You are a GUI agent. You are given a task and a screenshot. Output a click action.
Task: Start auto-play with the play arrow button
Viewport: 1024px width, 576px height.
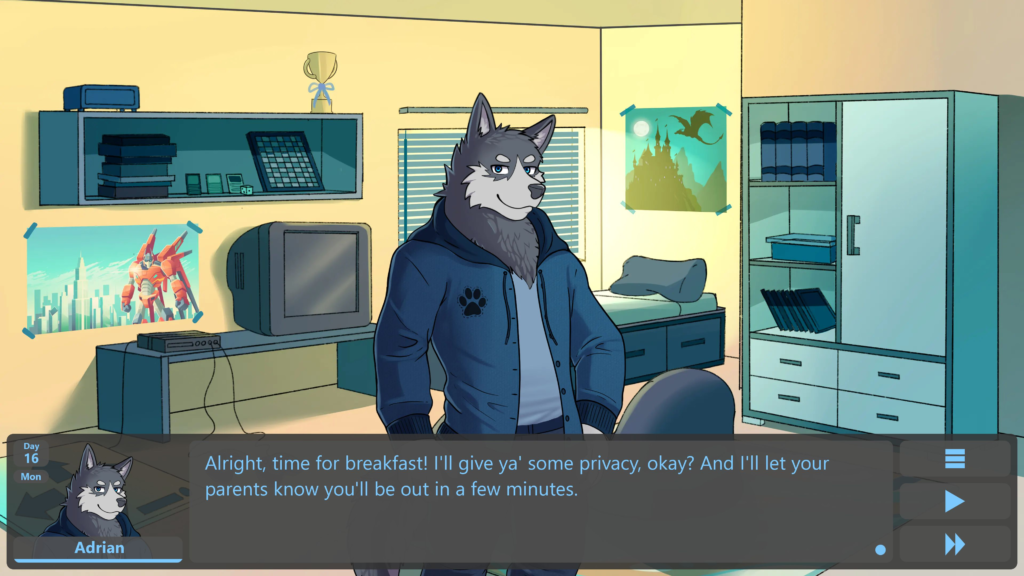(955, 501)
